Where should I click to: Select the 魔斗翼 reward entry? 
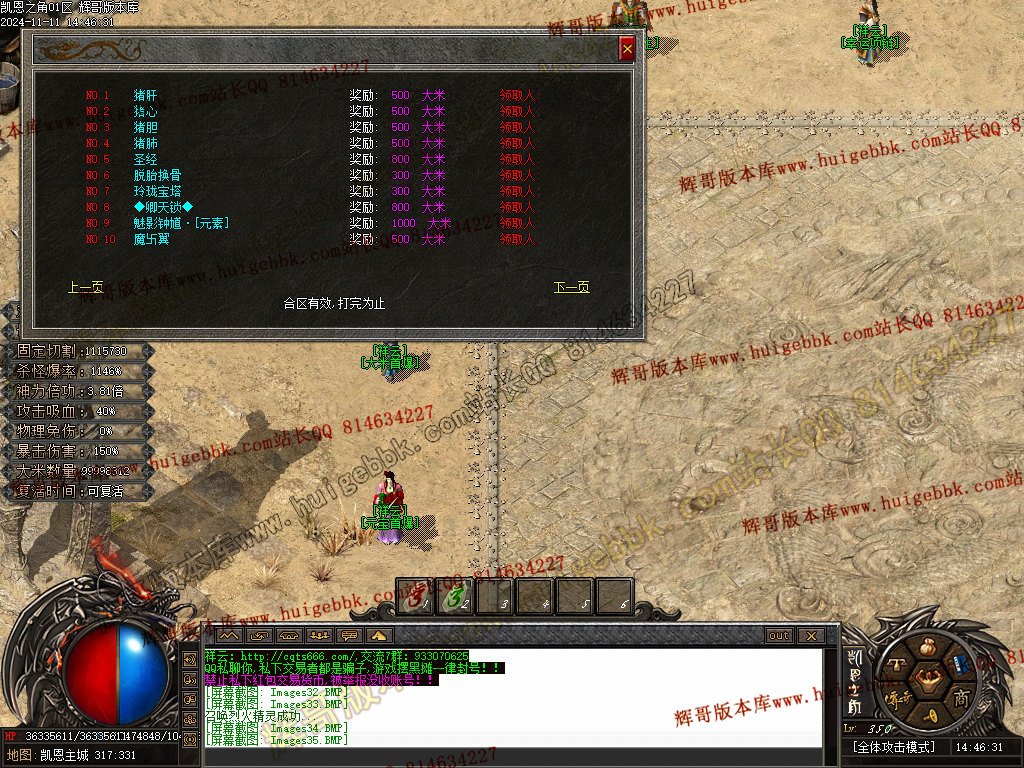[151, 240]
